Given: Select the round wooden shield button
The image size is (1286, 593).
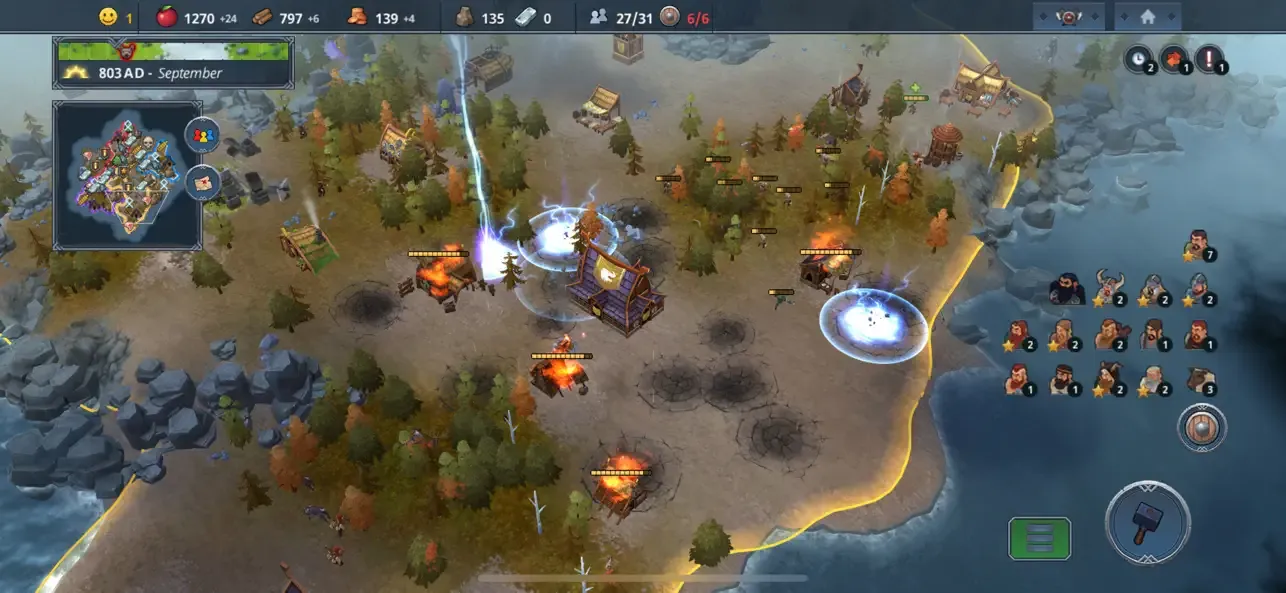Looking at the screenshot, I should [x=1197, y=425].
